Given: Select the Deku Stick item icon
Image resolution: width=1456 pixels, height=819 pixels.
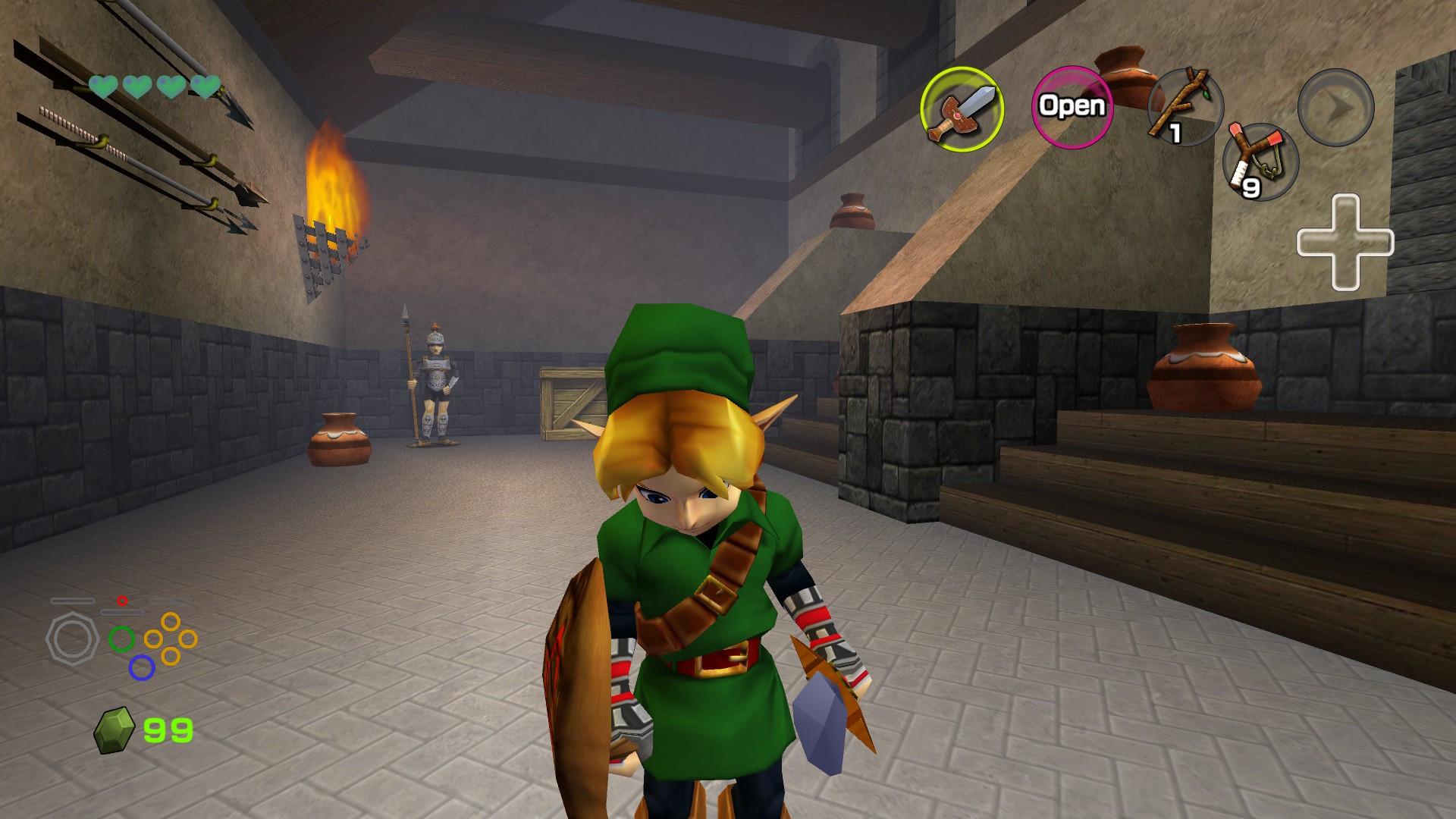Looking at the screenshot, I should (1188, 108).
